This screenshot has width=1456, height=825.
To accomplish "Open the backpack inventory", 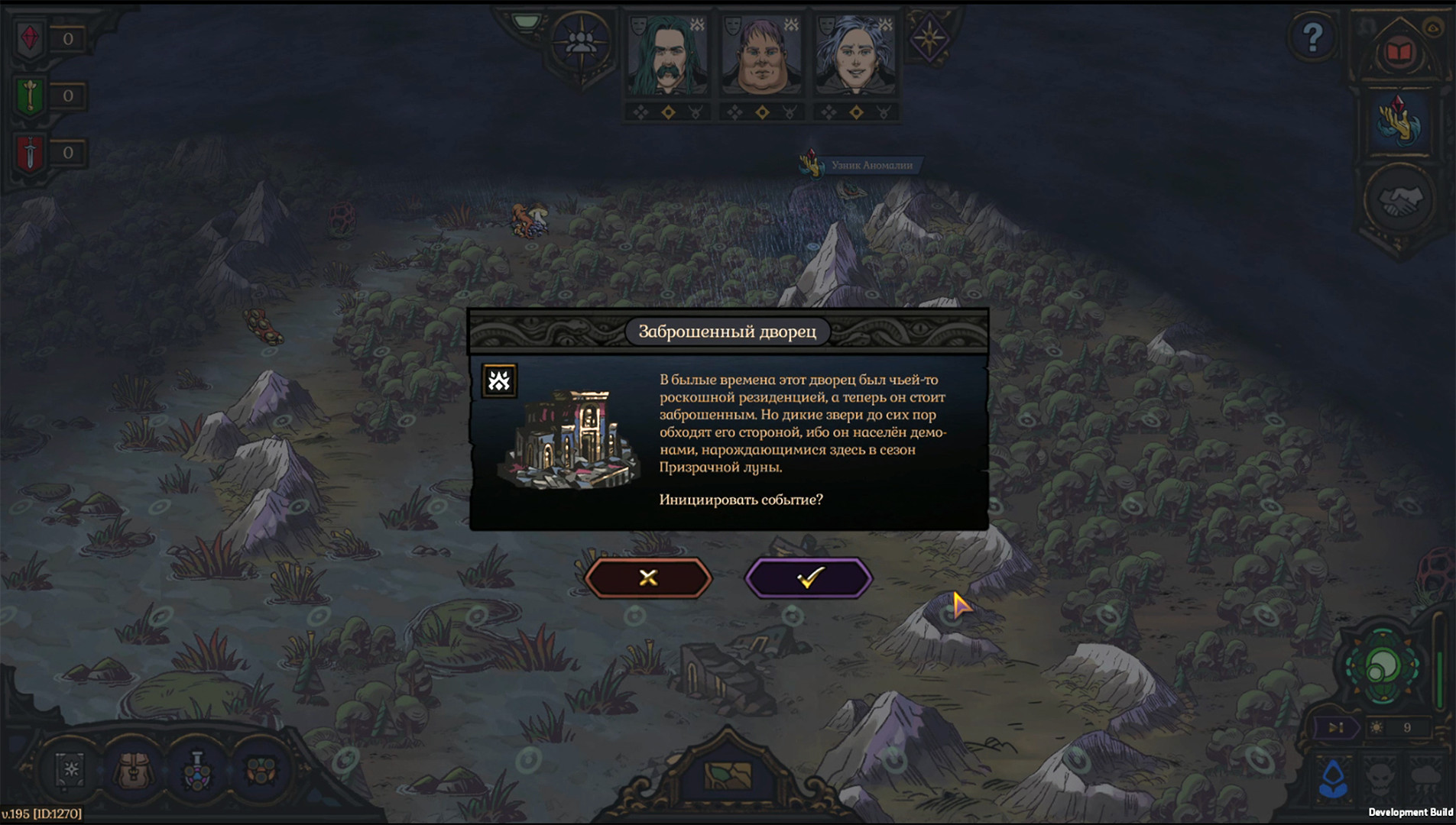I will tap(135, 770).
